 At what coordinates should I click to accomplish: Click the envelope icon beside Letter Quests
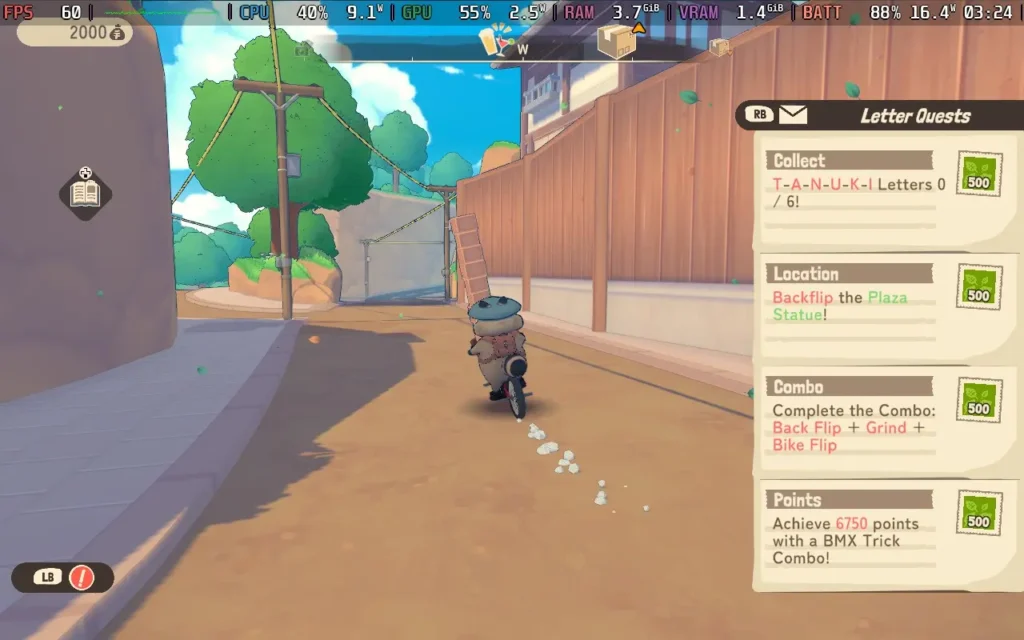[x=793, y=115]
